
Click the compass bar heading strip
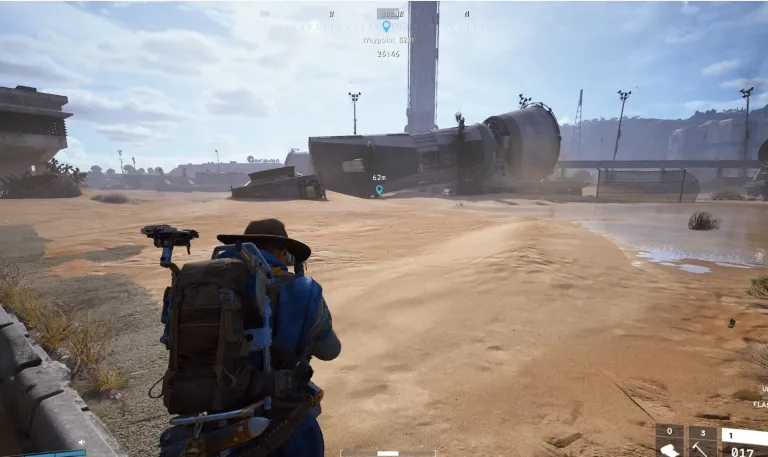[x=385, y=14]
